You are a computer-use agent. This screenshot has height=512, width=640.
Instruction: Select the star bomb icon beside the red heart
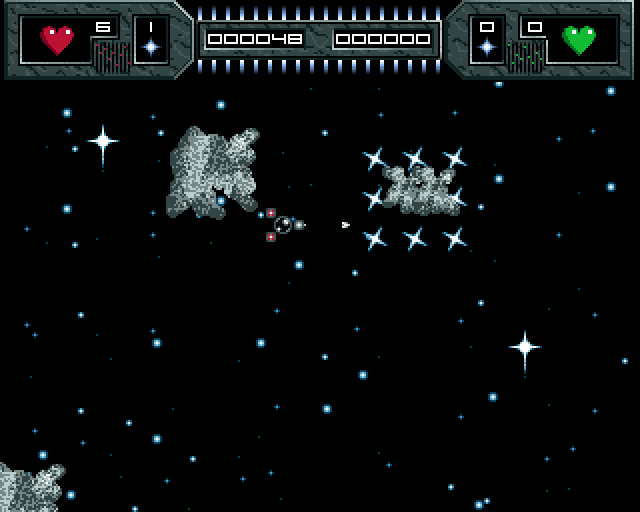point(151,46)
